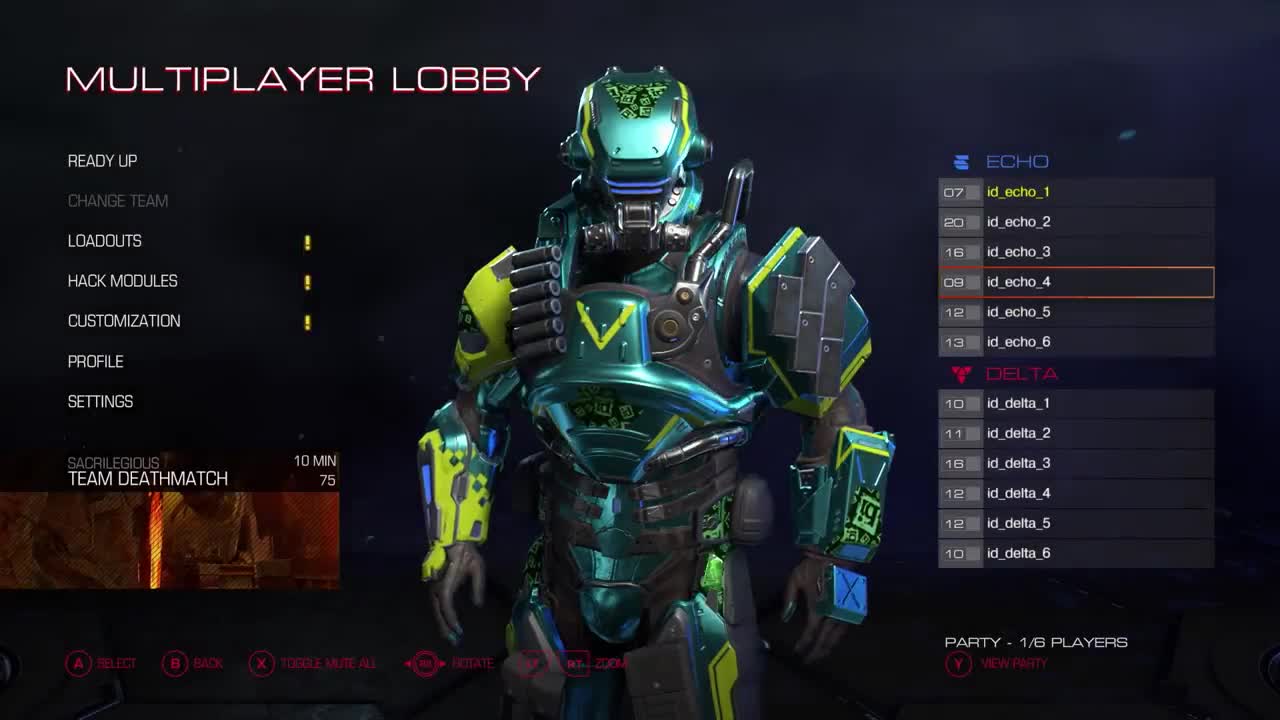This screenshot has height=720, width=1280.
Task: Open the SETTINGS menu entry
Action: [99, 401]
